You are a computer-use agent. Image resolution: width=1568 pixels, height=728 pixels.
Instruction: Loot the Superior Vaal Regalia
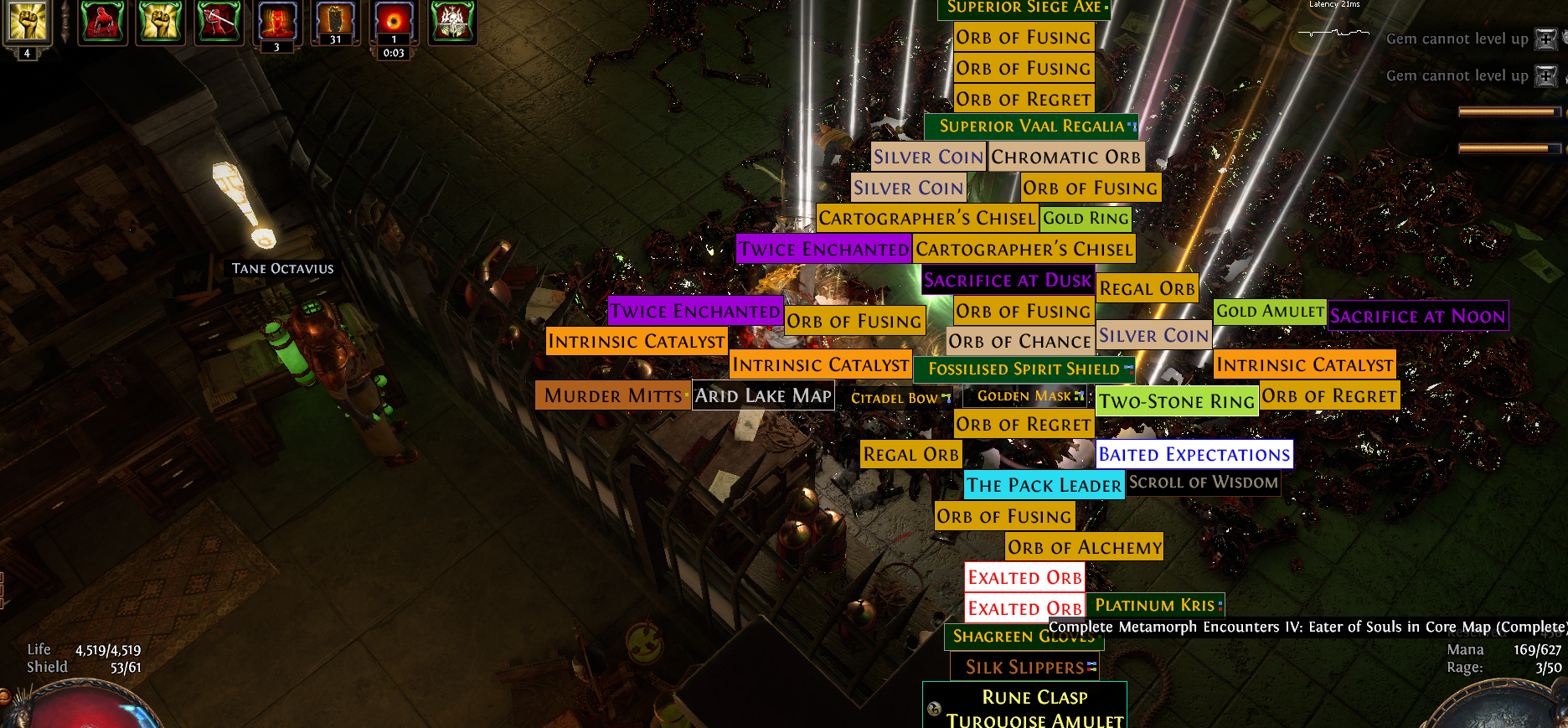pyautogui.click(x=1031, y=126)
